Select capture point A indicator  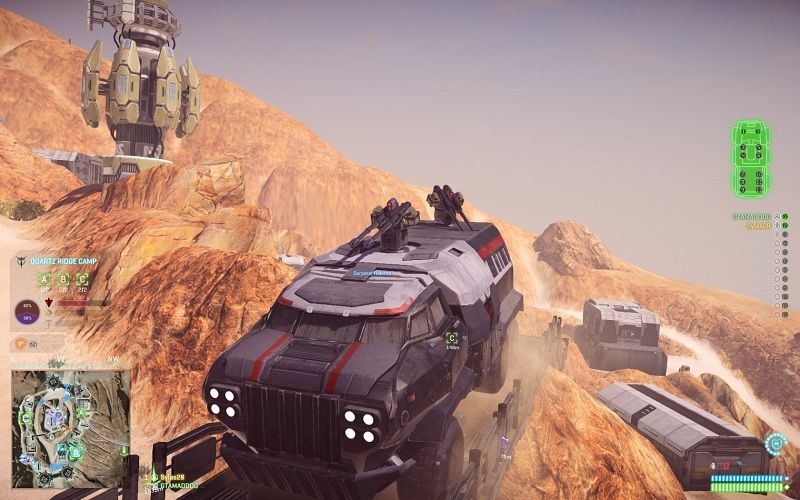[43, 280]
